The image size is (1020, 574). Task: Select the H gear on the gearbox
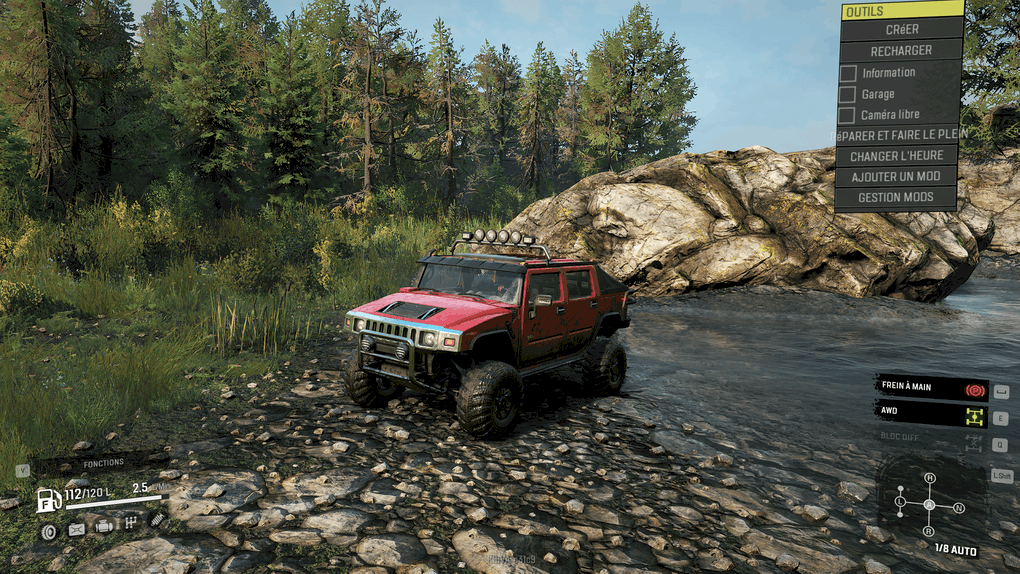929,478
